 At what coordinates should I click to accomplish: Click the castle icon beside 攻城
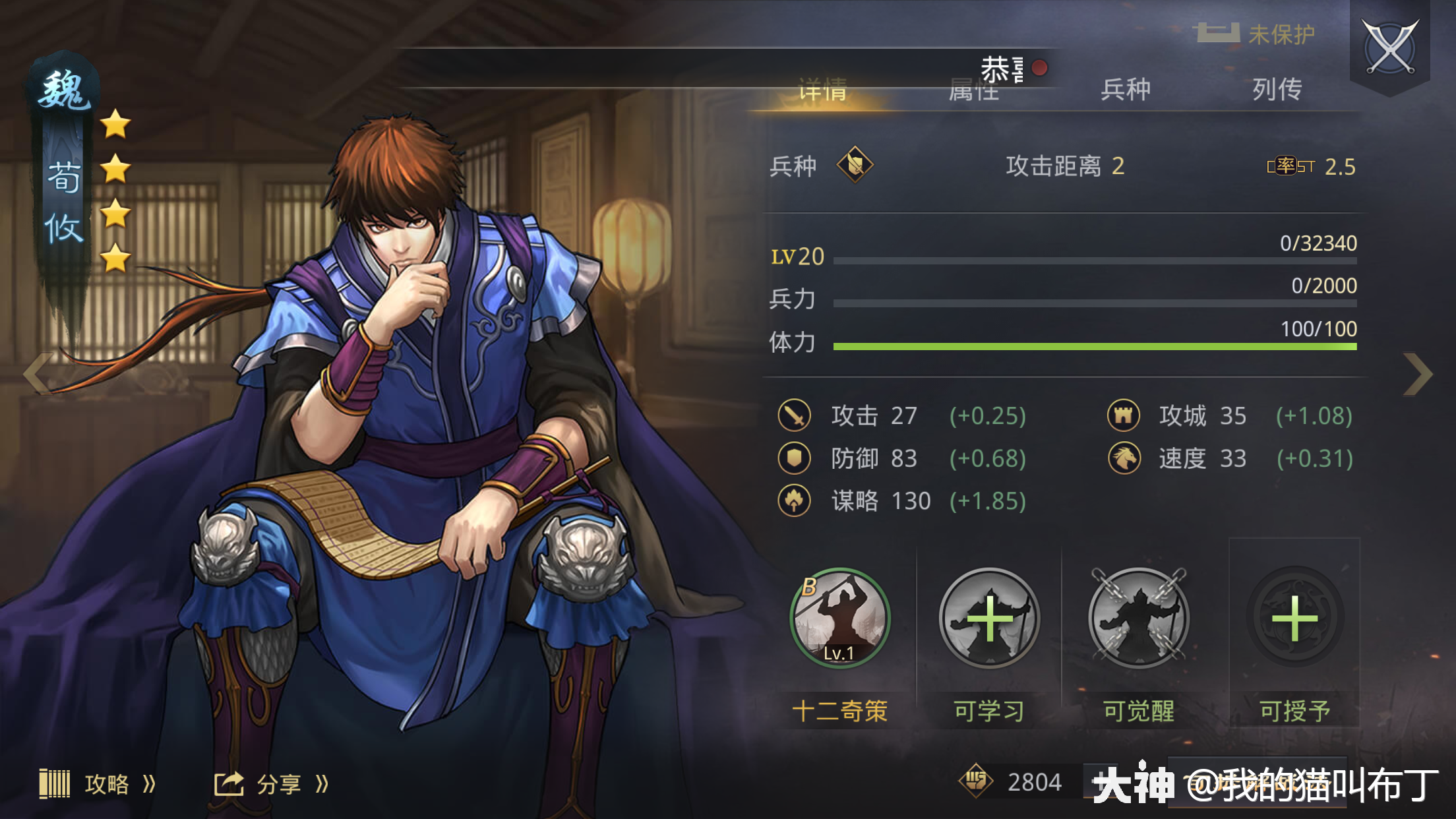(x=1123, y=415)
